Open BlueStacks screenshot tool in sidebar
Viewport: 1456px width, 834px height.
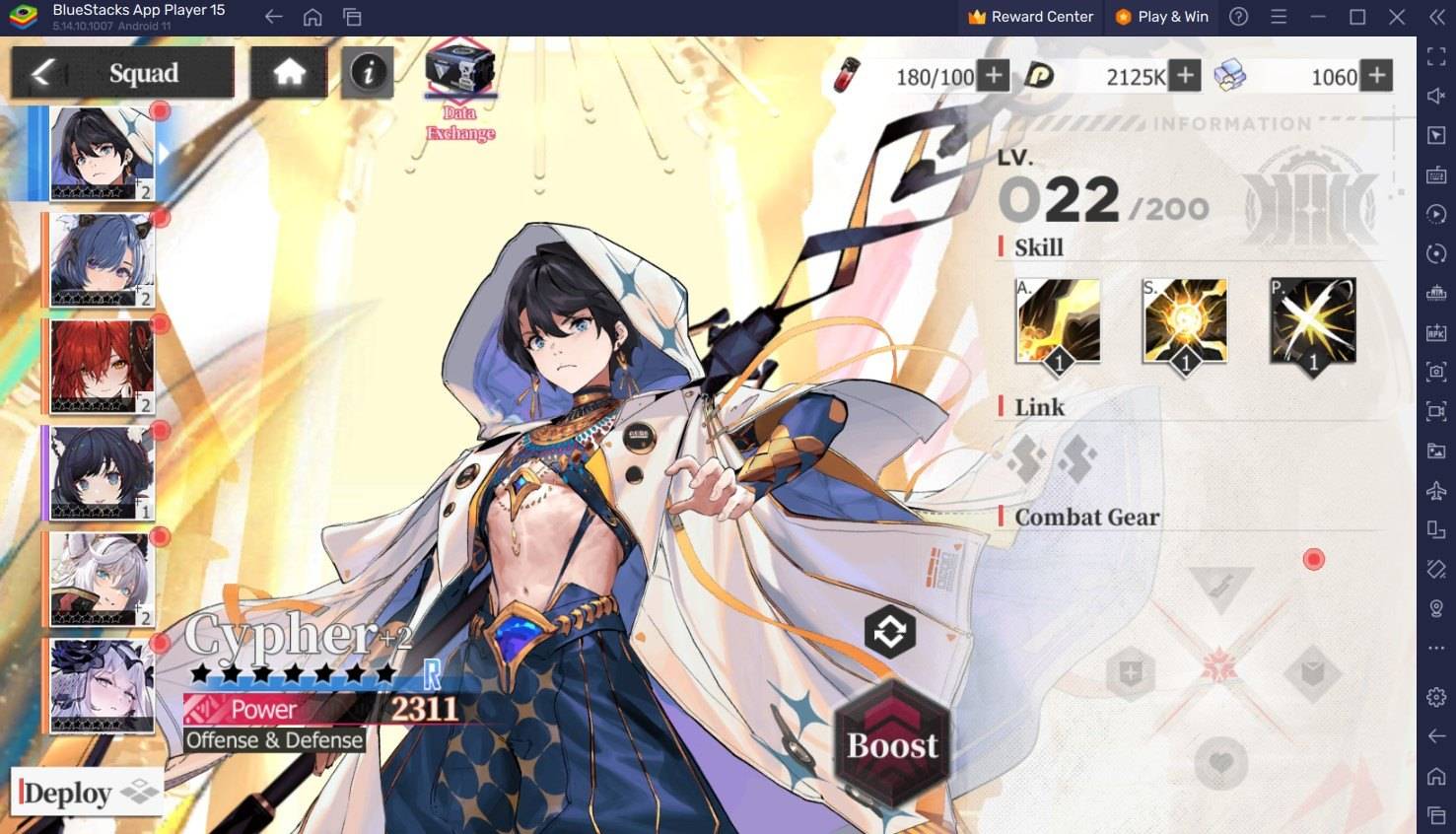[x=1436, y=372]
